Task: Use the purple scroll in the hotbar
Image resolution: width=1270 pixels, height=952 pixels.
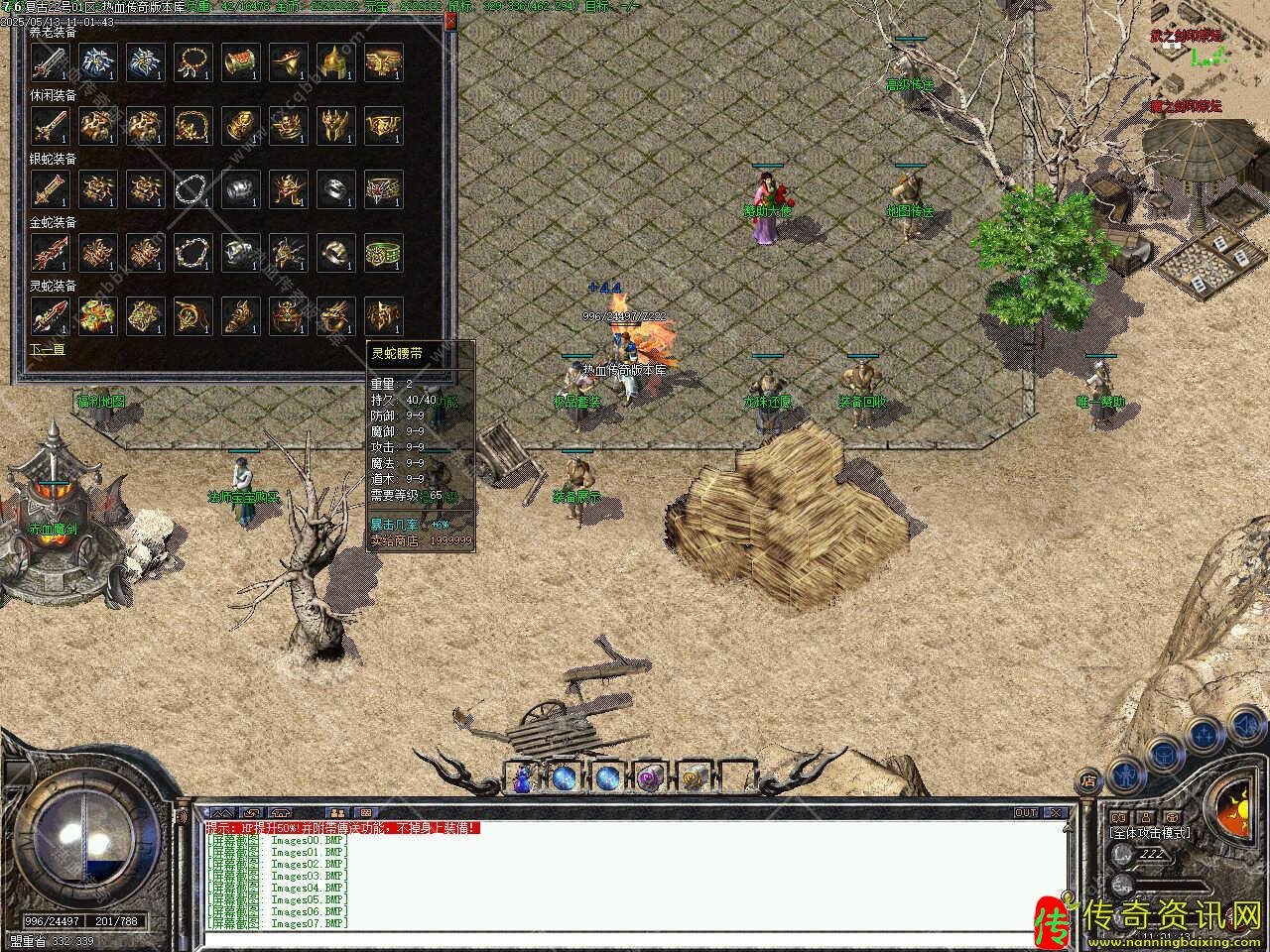Action: 650,777
